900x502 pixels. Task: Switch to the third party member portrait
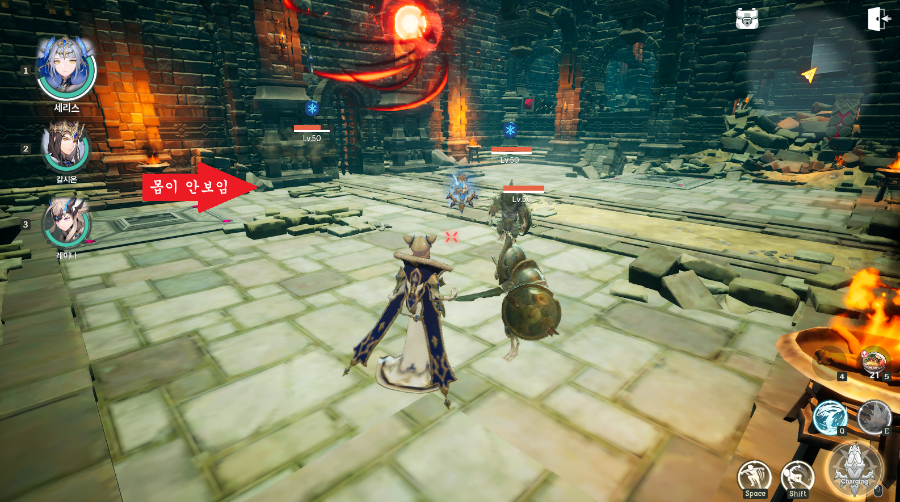click(66, 222)
